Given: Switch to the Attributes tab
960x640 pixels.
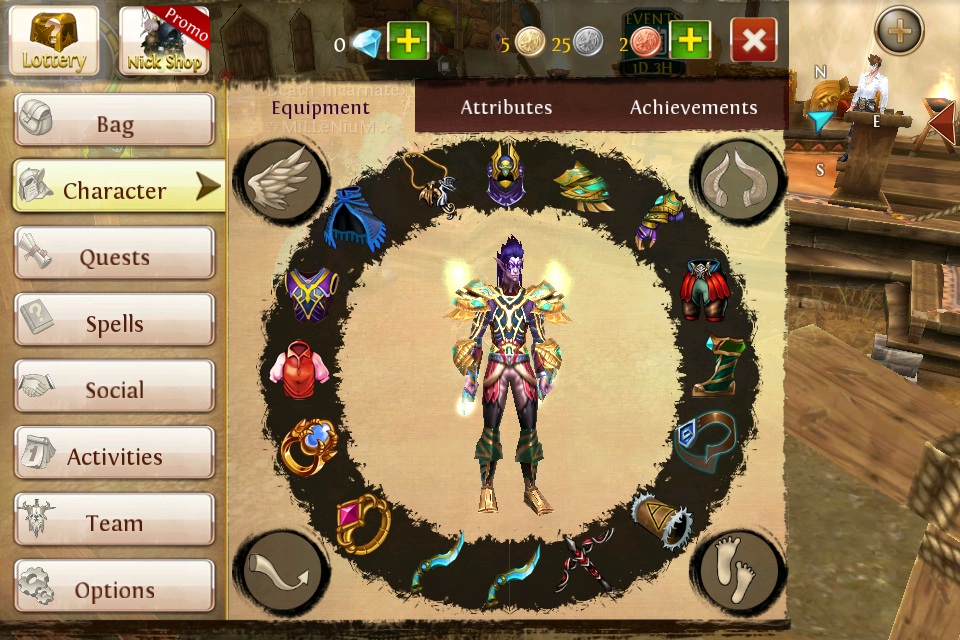Looking at the screenshot, I should (506, 107).
